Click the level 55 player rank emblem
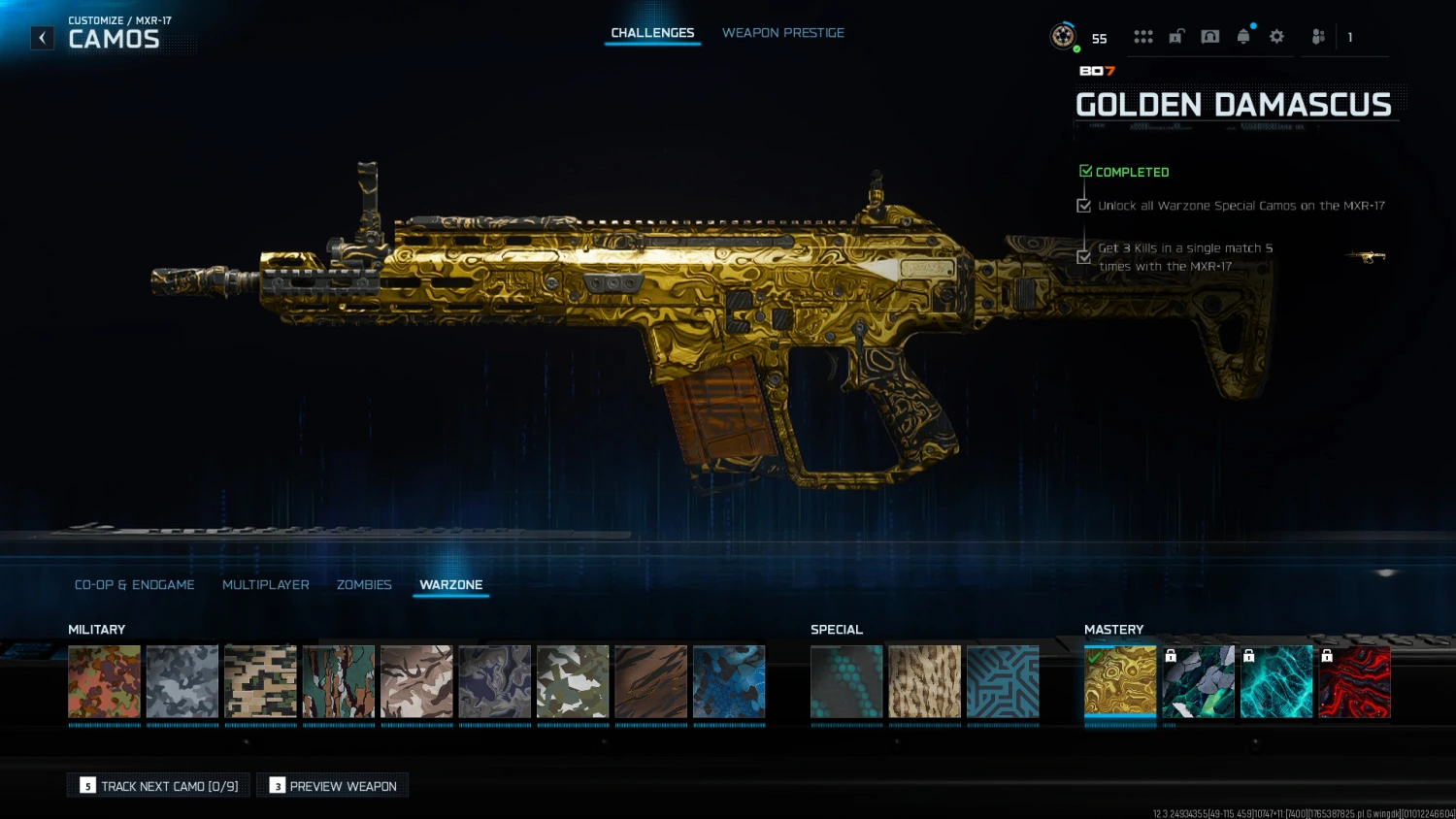 point(1063,36)
